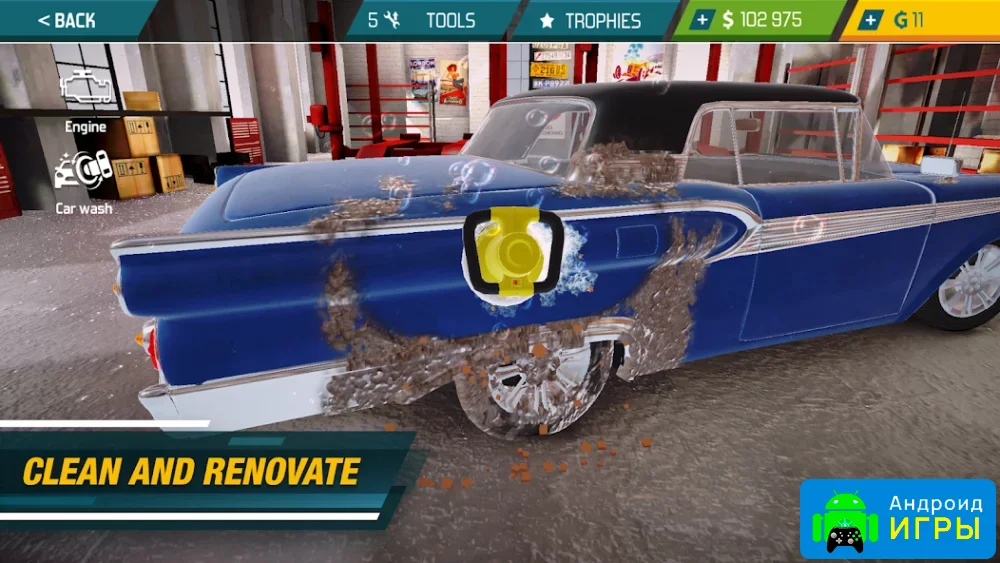Screen dimensions: 1000x563
Task: Add more cash with the green plus
Action: coord(702,20)
